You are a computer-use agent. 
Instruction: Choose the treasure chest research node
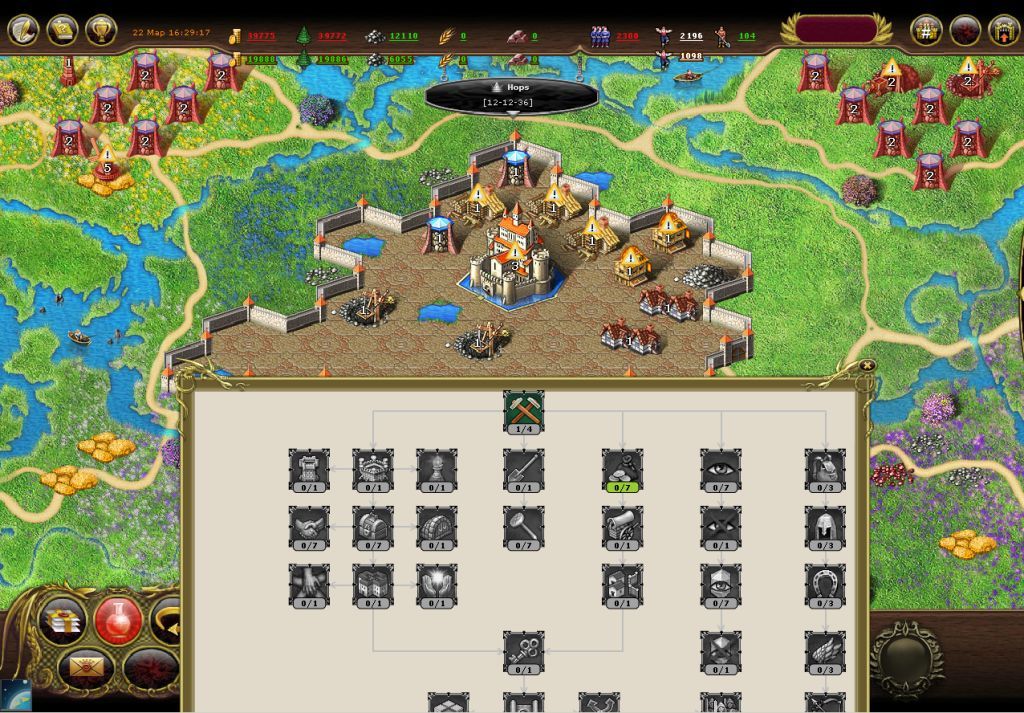pos(373,527)
